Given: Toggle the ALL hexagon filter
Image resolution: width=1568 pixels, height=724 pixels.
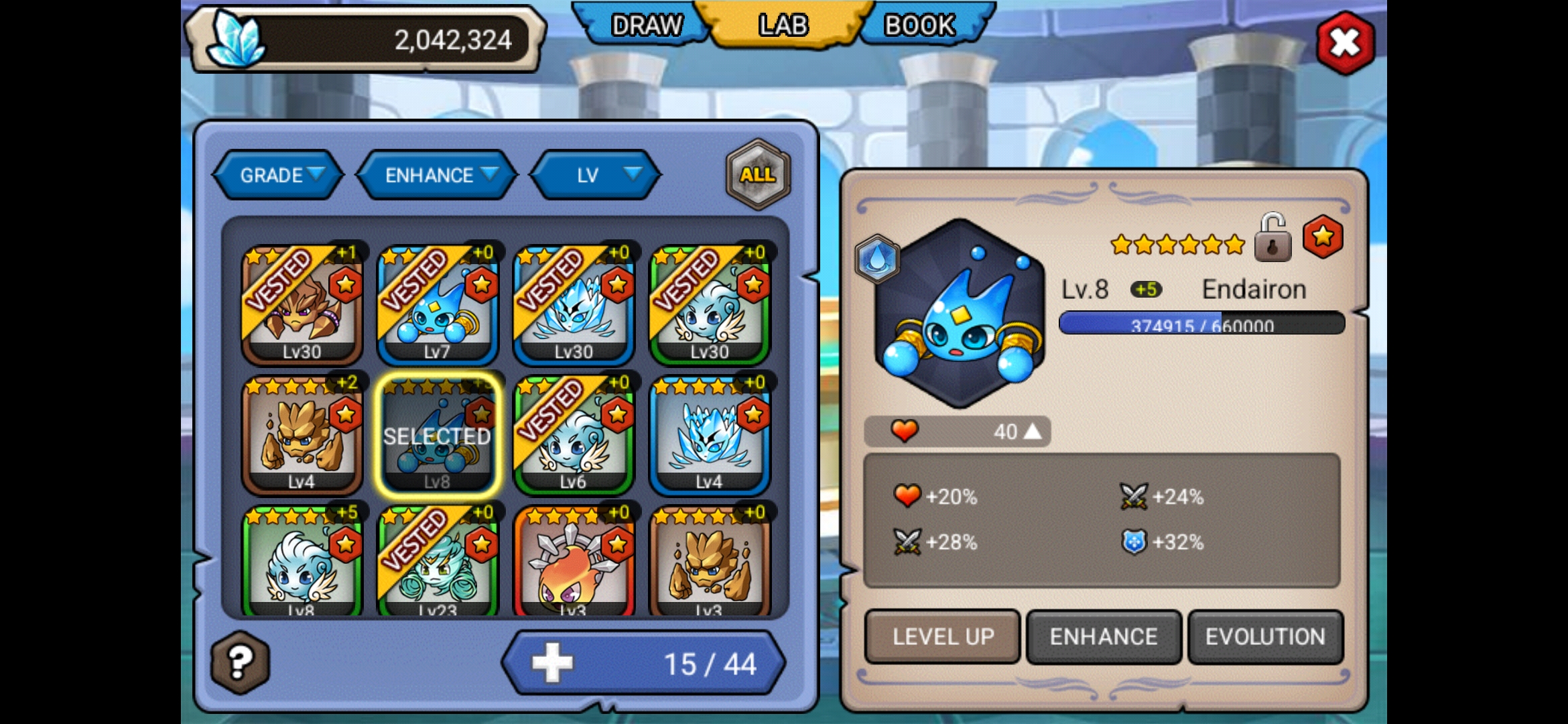Looking at the screenshot, I should 758,174.
